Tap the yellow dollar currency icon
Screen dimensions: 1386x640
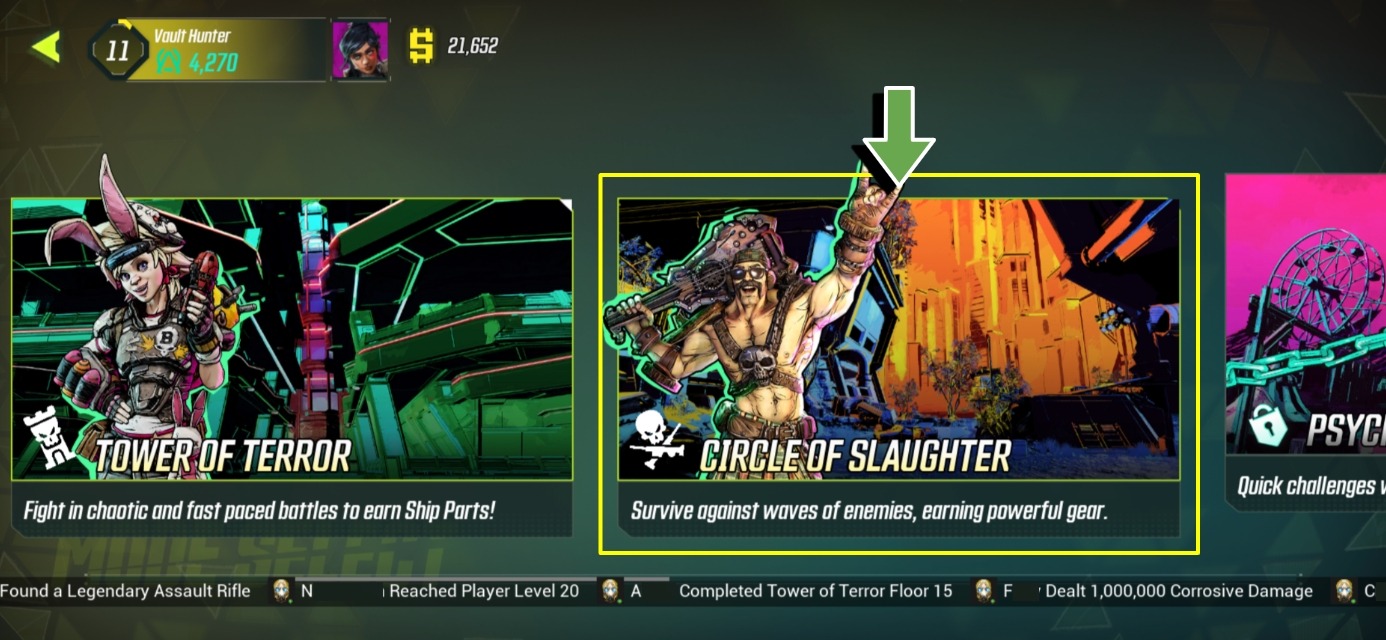[x=422, y=46]
